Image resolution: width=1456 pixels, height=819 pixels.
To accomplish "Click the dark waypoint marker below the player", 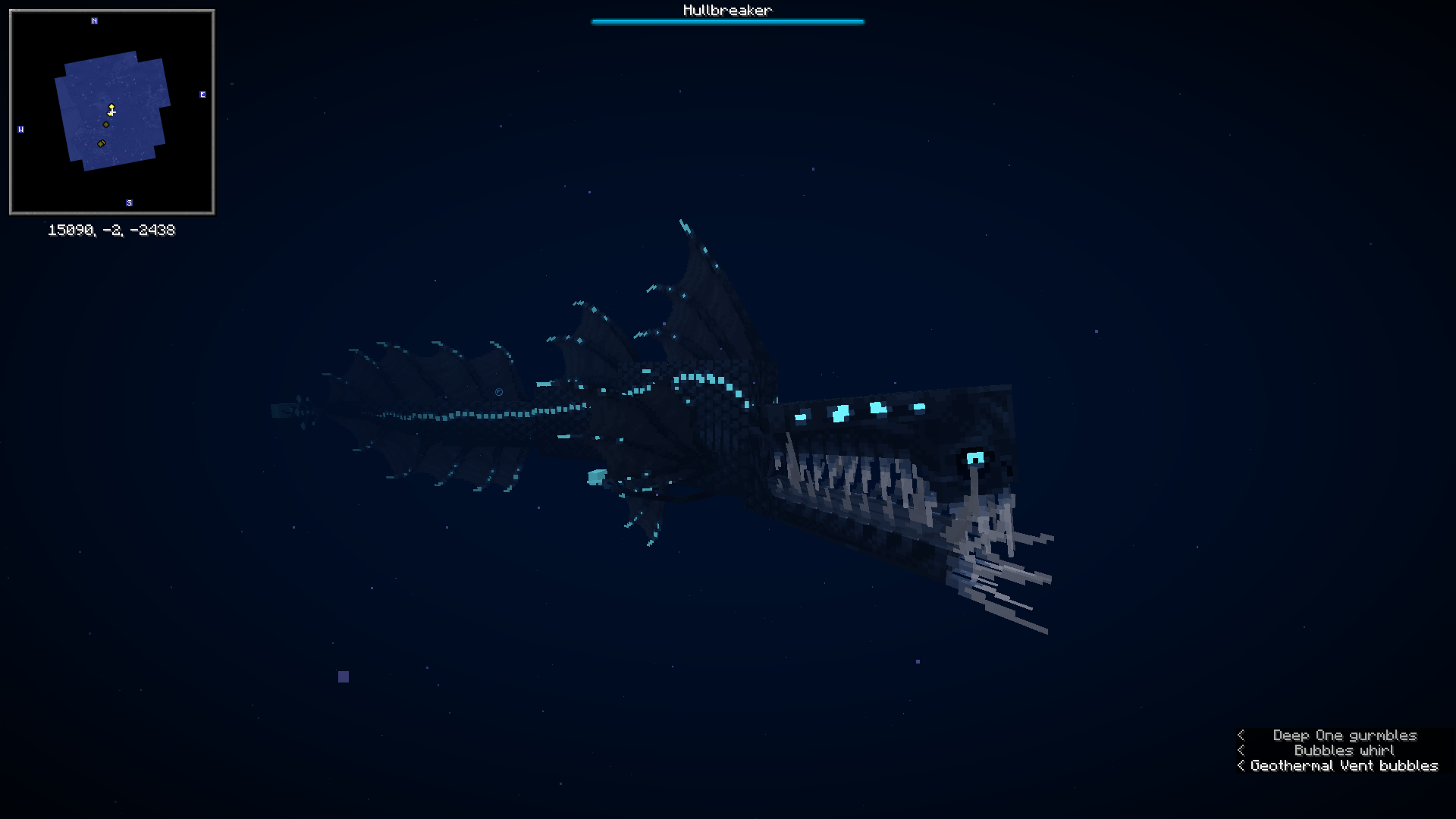I will [x=105, y=124].
